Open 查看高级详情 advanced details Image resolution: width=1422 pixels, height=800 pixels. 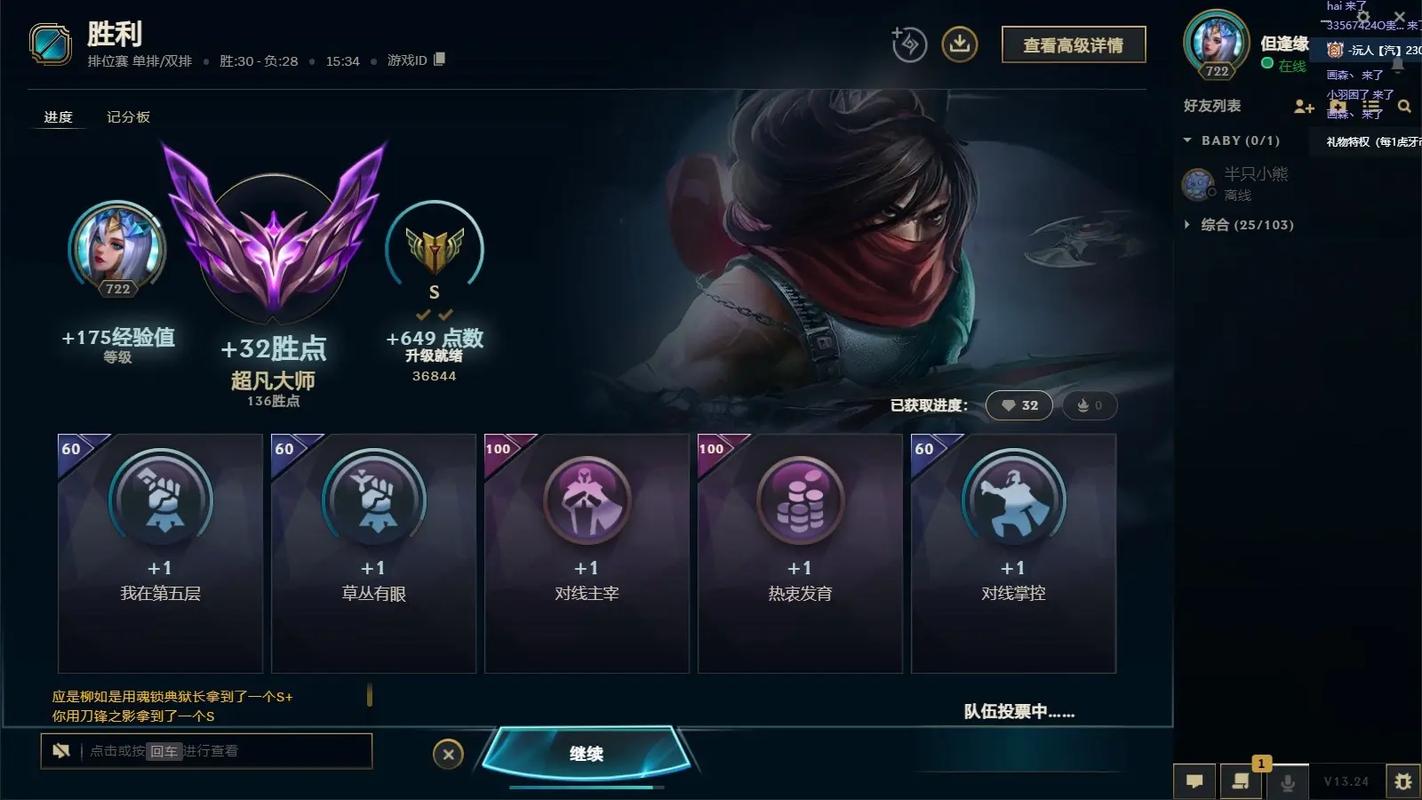click(1073, 45)
